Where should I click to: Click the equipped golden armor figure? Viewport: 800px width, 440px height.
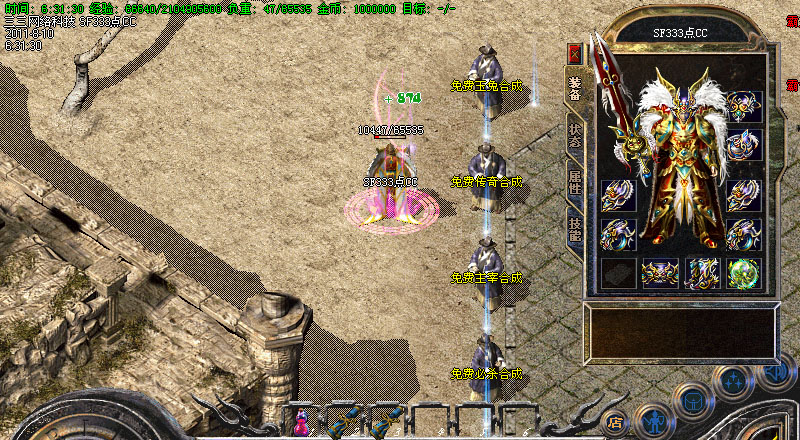[680, 160]
